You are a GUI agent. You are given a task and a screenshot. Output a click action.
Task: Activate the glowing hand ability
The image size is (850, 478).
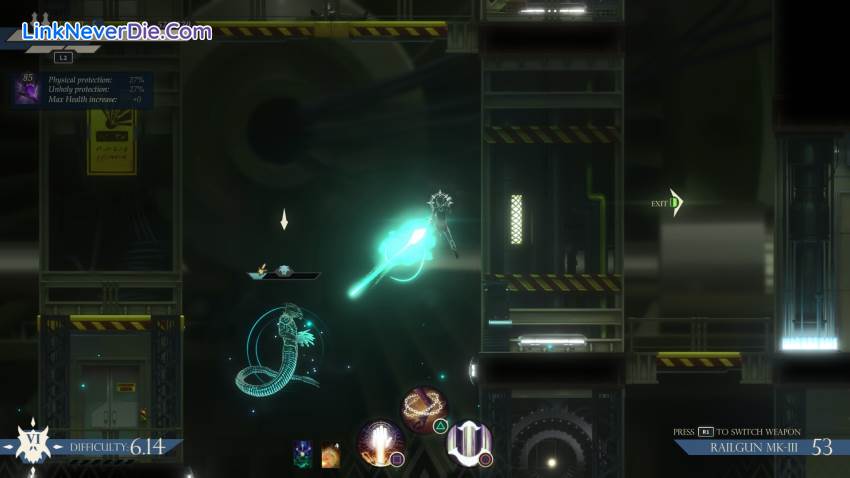click(381, 443)
